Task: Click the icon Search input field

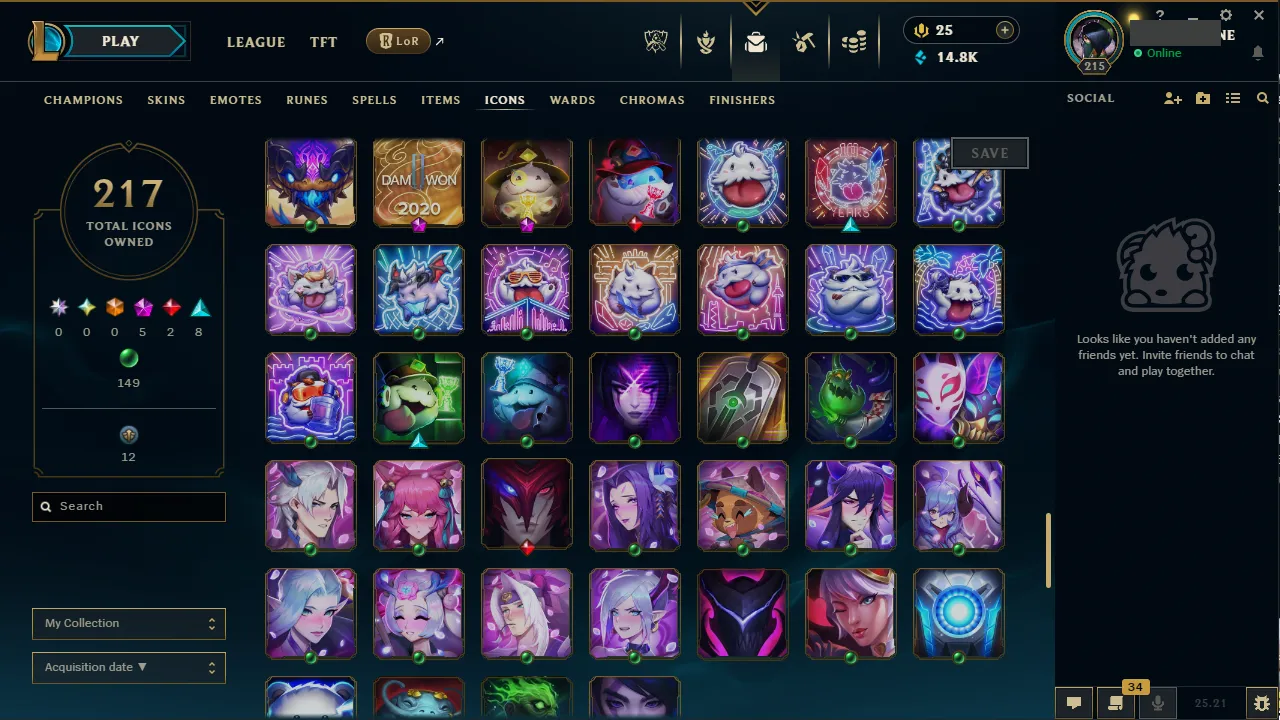Action: (x=128, y=506)
